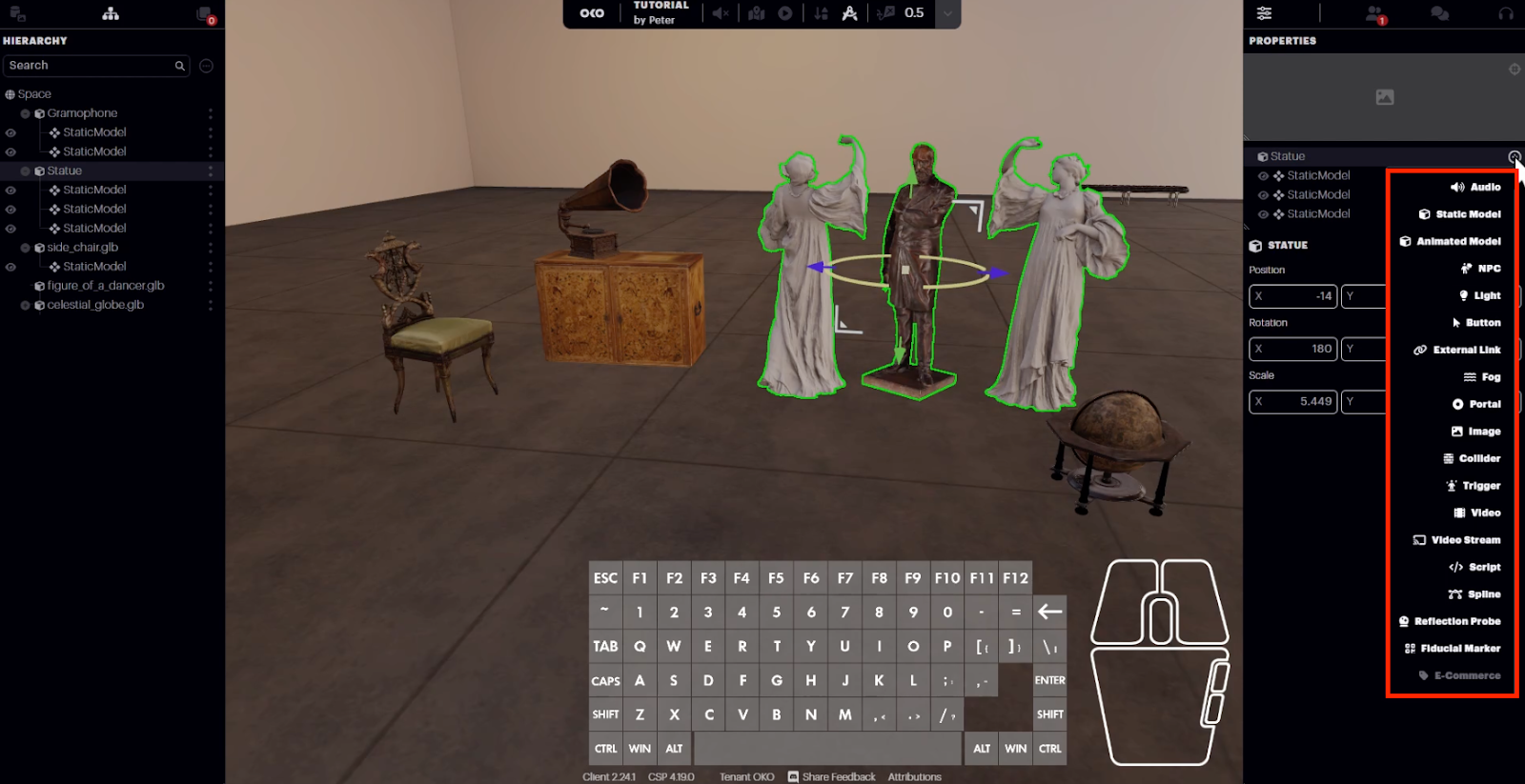Select side_chair.glb entity in hierarchy
1525x784 pixels.
coord(82,248)
